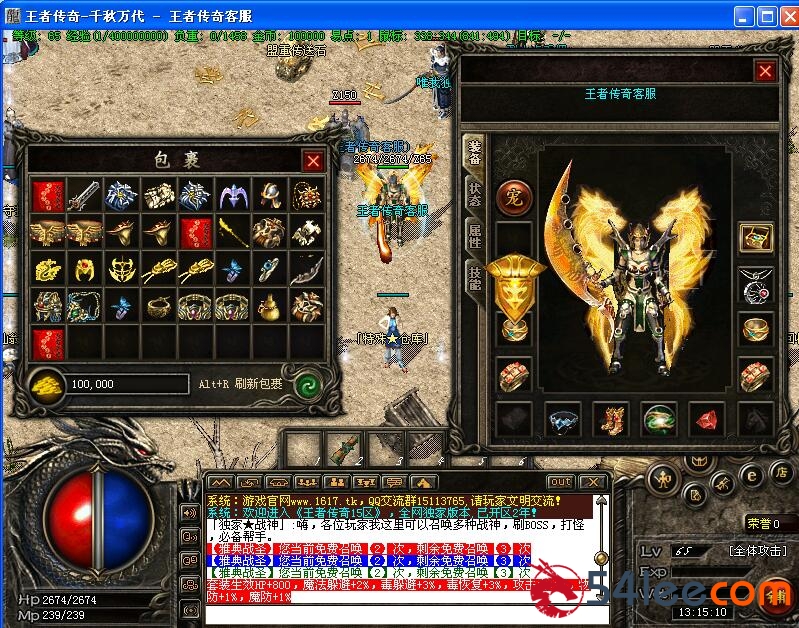Click the red gem equipment slot
The image size is (799, 628).
tap(706, 419)
